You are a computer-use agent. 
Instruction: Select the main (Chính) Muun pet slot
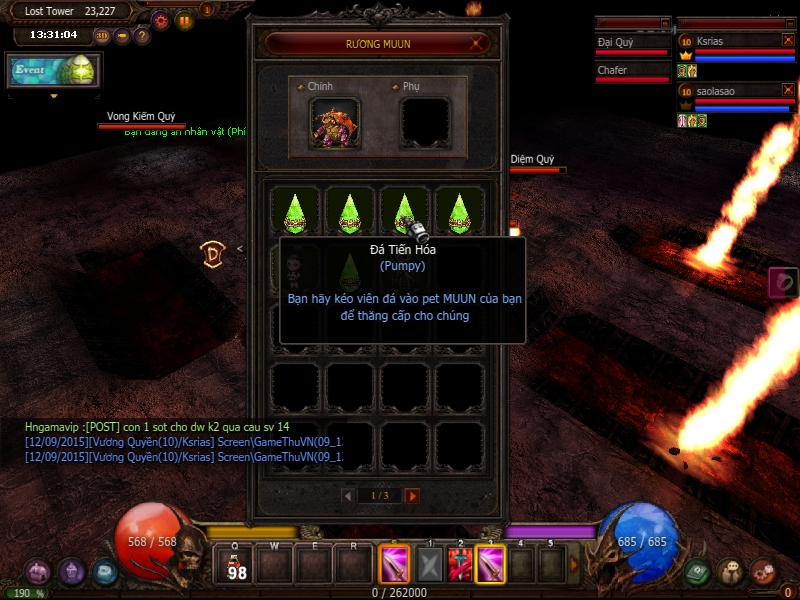334,123
